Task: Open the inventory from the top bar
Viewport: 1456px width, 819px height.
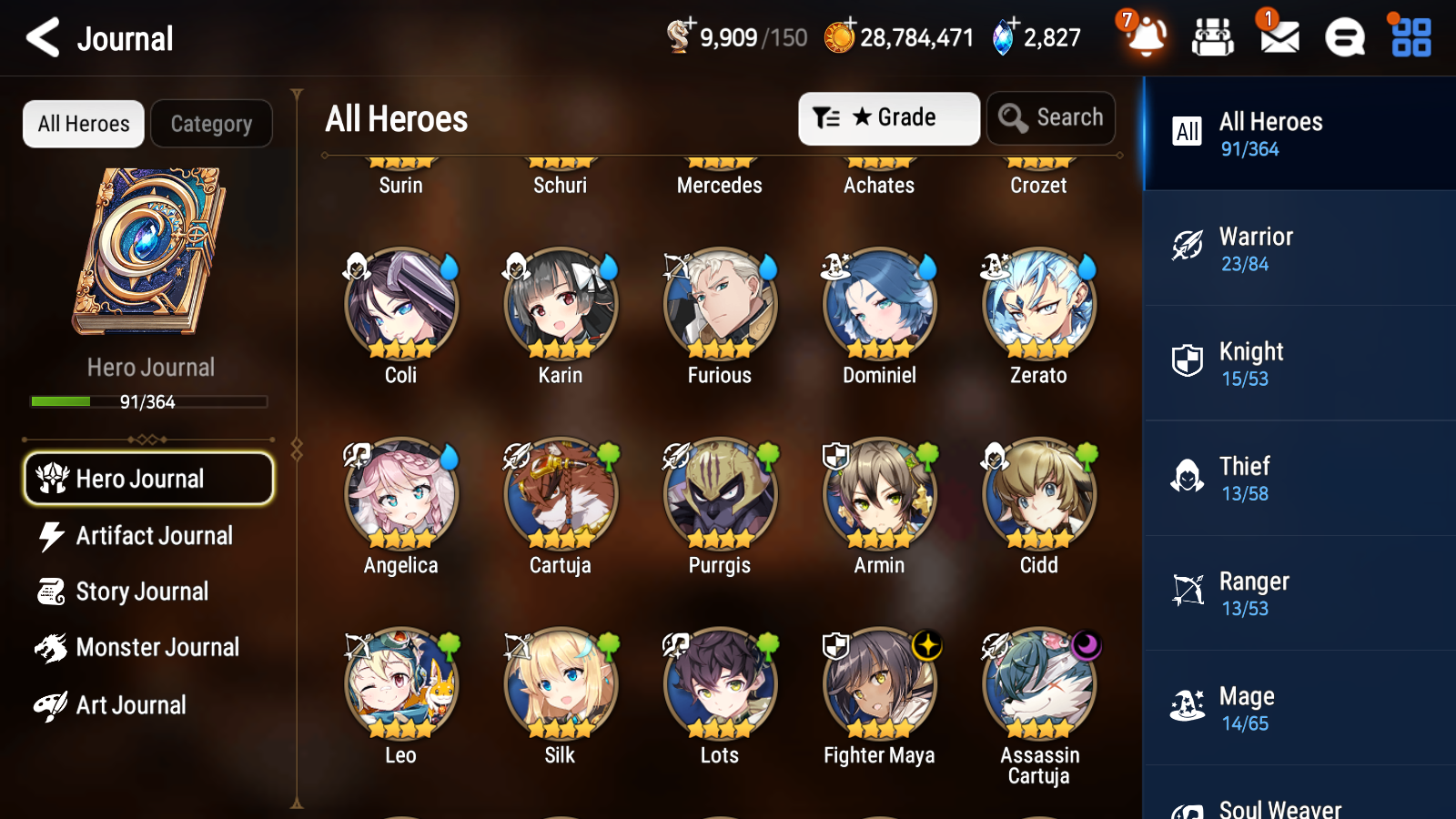Action: tap(1213, 37)
